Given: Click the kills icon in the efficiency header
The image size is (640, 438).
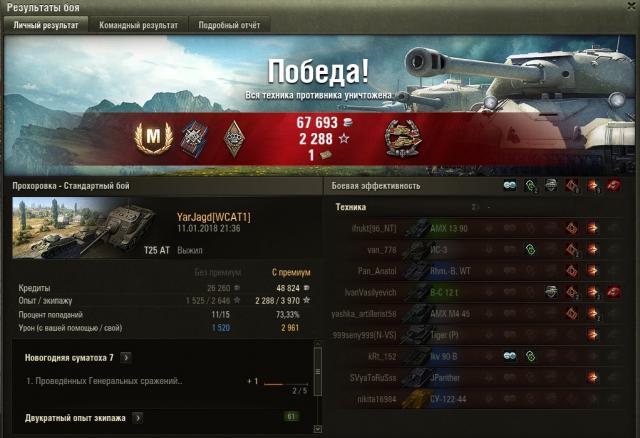Looking at the screenshot, I should [x=614, y=185].
